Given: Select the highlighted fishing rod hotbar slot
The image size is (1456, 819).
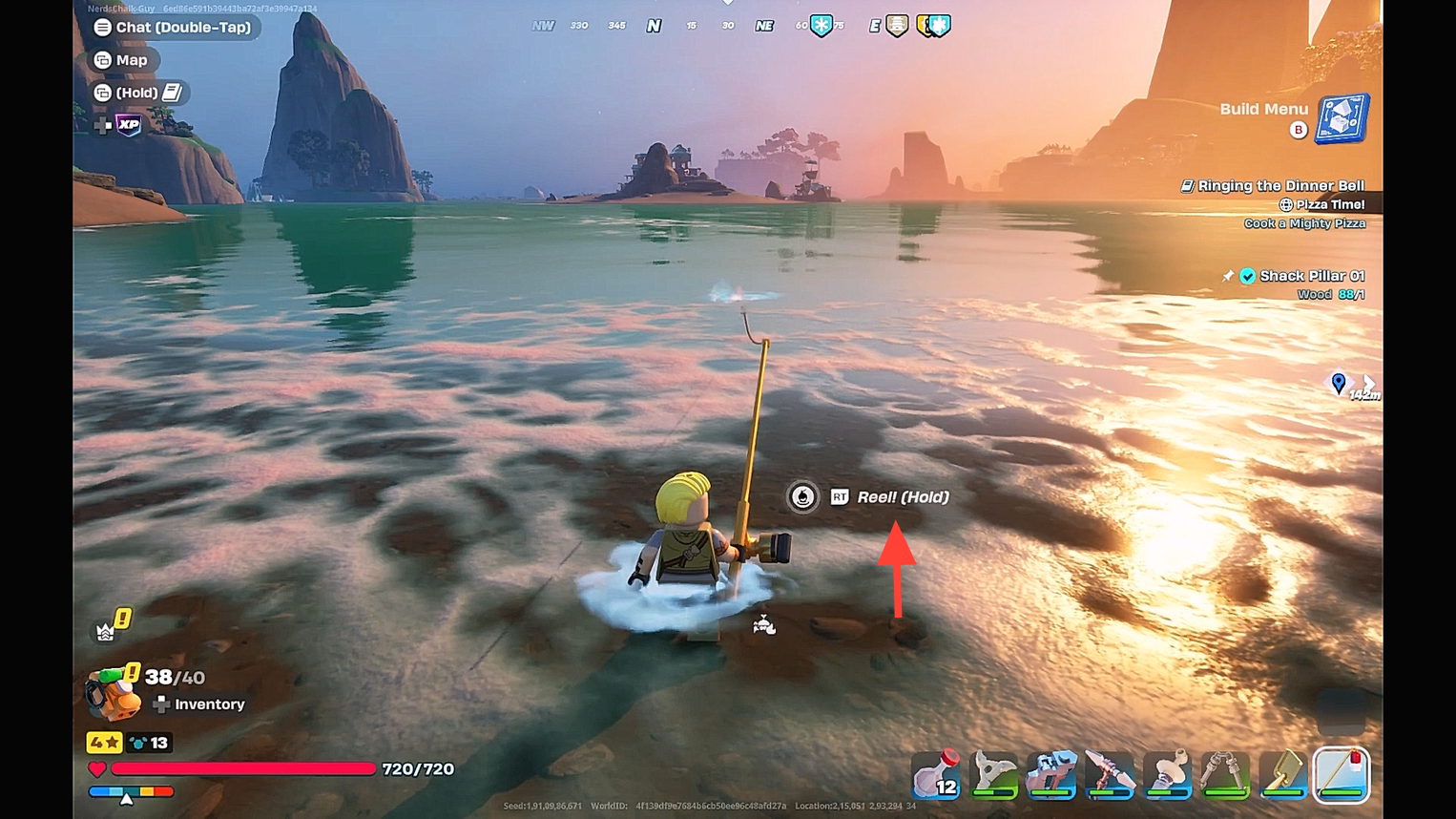Looking at the screenshot, I should point(1342,774).
